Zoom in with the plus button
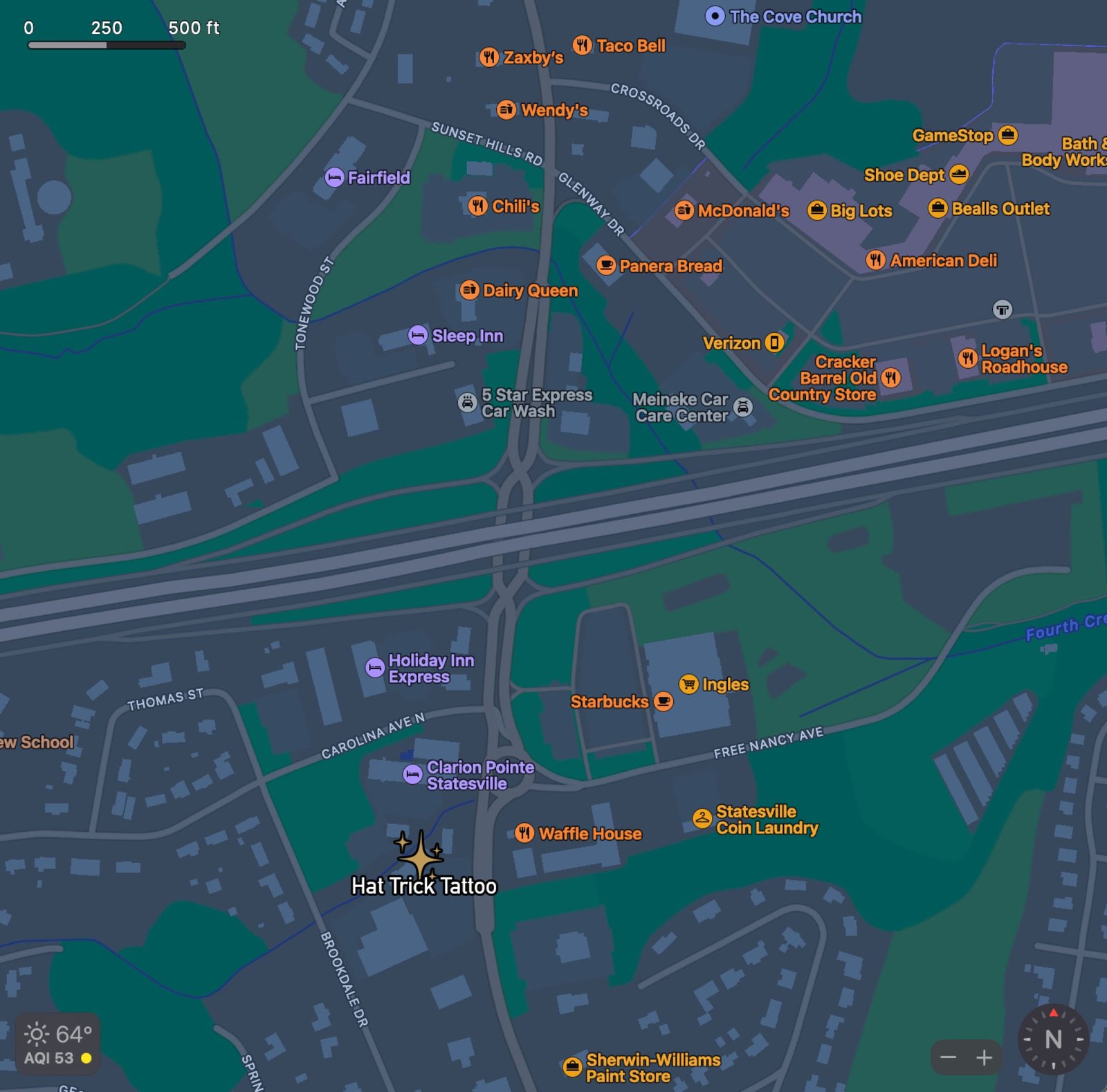The image size is (1107, 1092). coord(985,1057)
